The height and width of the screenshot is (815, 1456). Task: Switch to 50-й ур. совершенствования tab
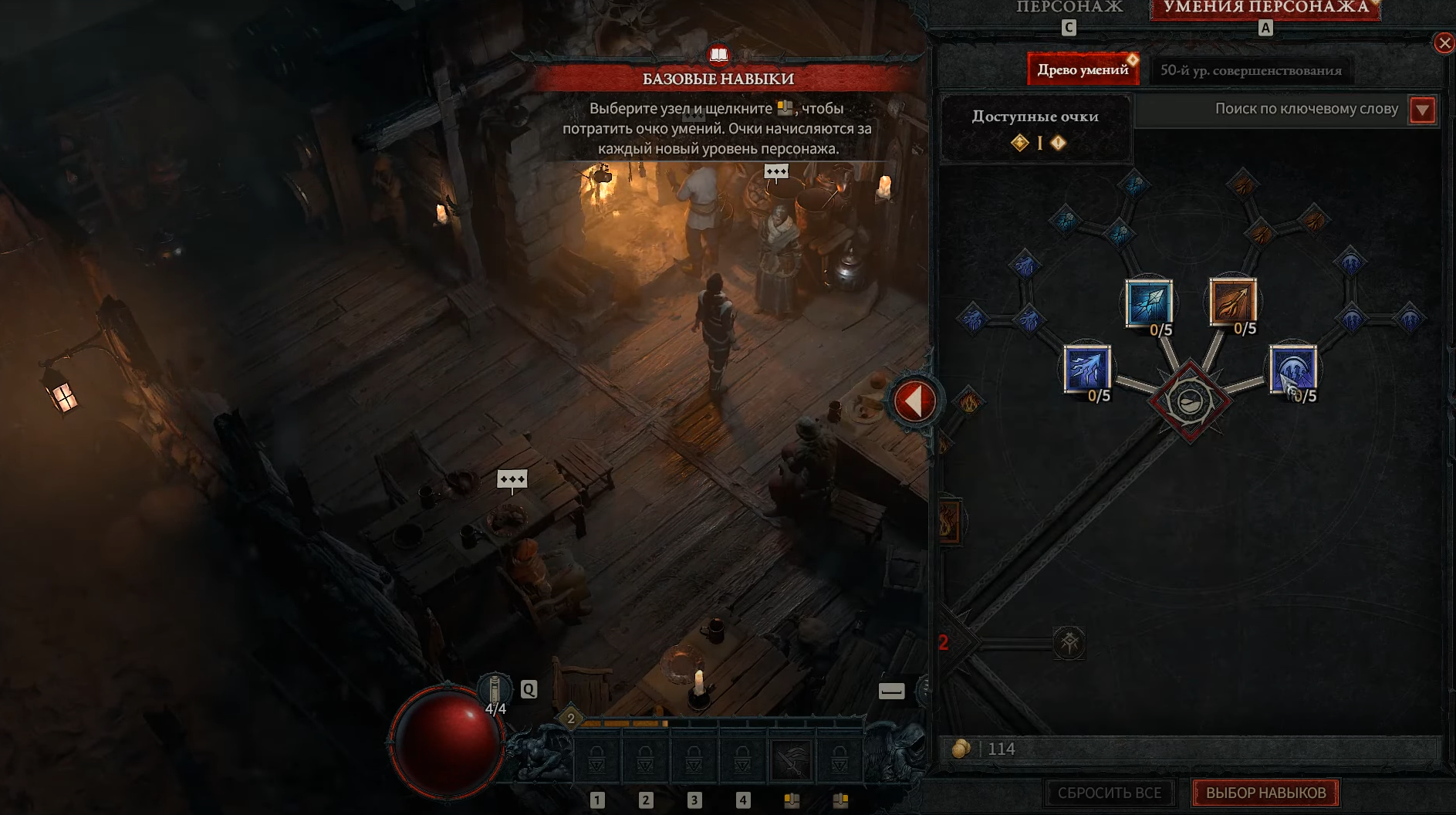pyautogui.click(x=1250, y=70)
